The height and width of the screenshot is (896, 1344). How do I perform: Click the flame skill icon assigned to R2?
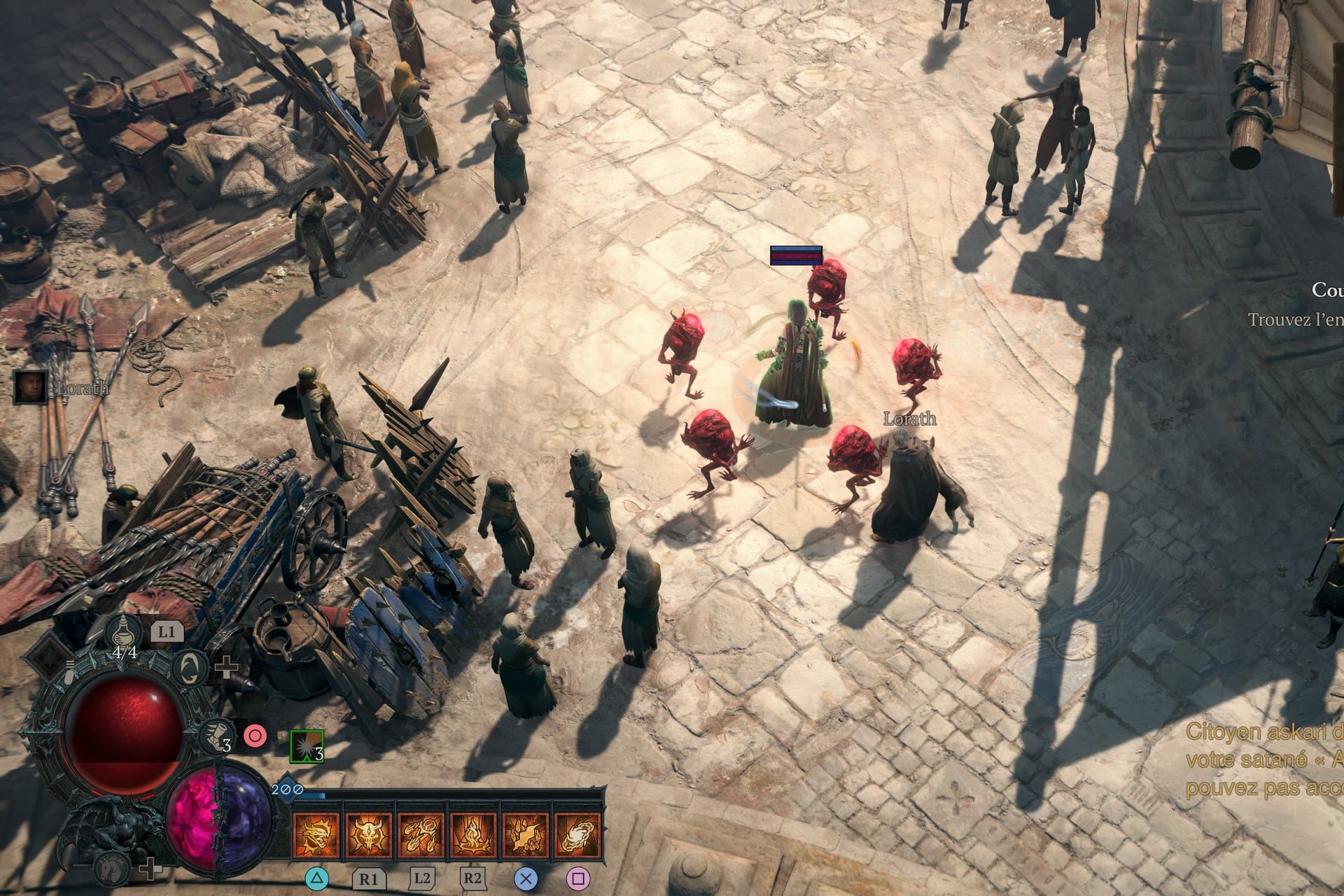click(x=473, y=833)
